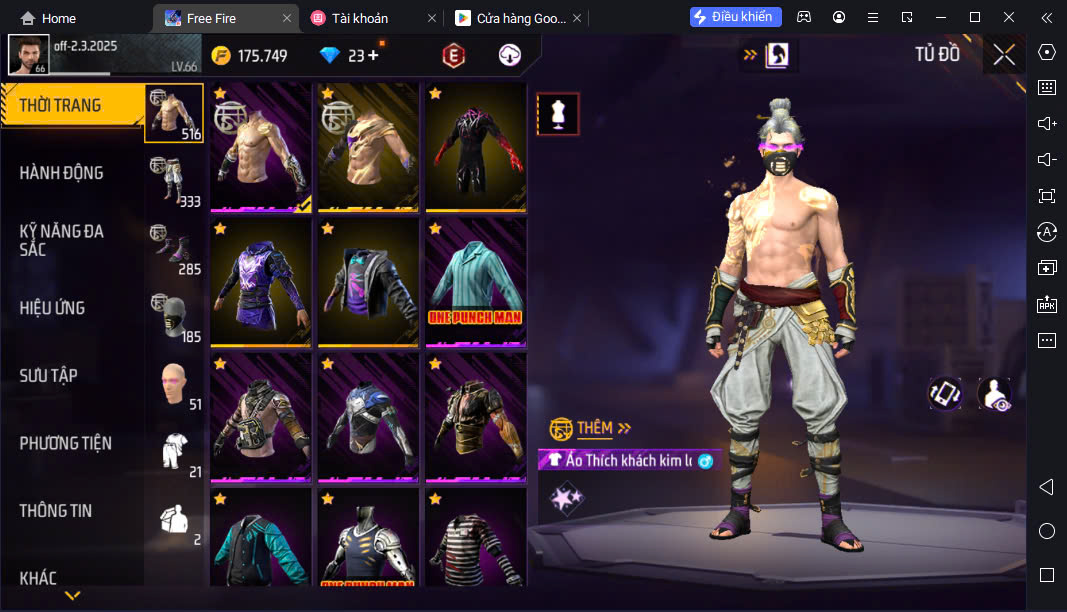
Task: Select the One Punch Man teal shirt
Action: [476, 282]
